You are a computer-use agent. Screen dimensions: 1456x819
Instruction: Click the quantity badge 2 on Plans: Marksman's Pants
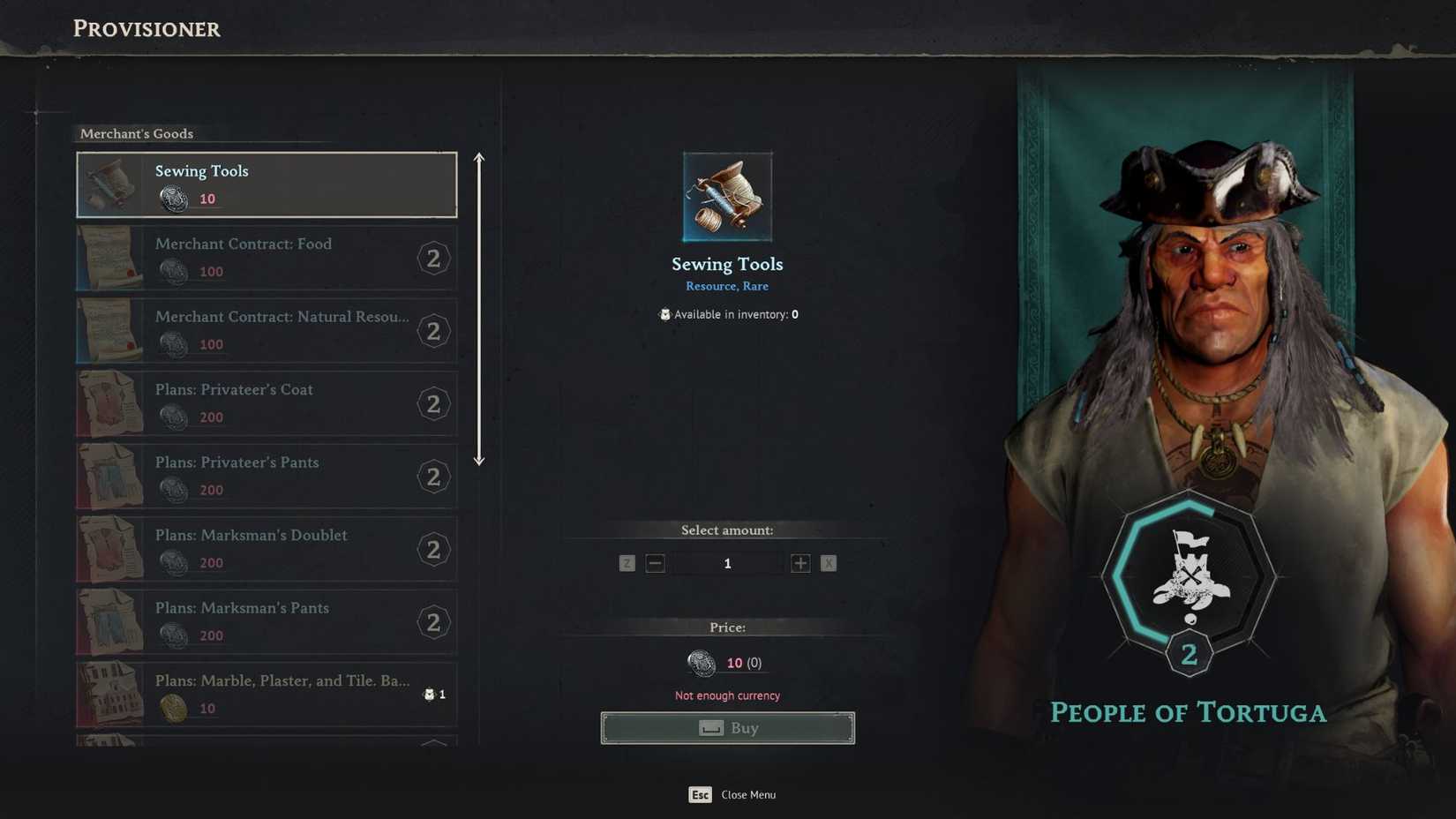[433, 622]
